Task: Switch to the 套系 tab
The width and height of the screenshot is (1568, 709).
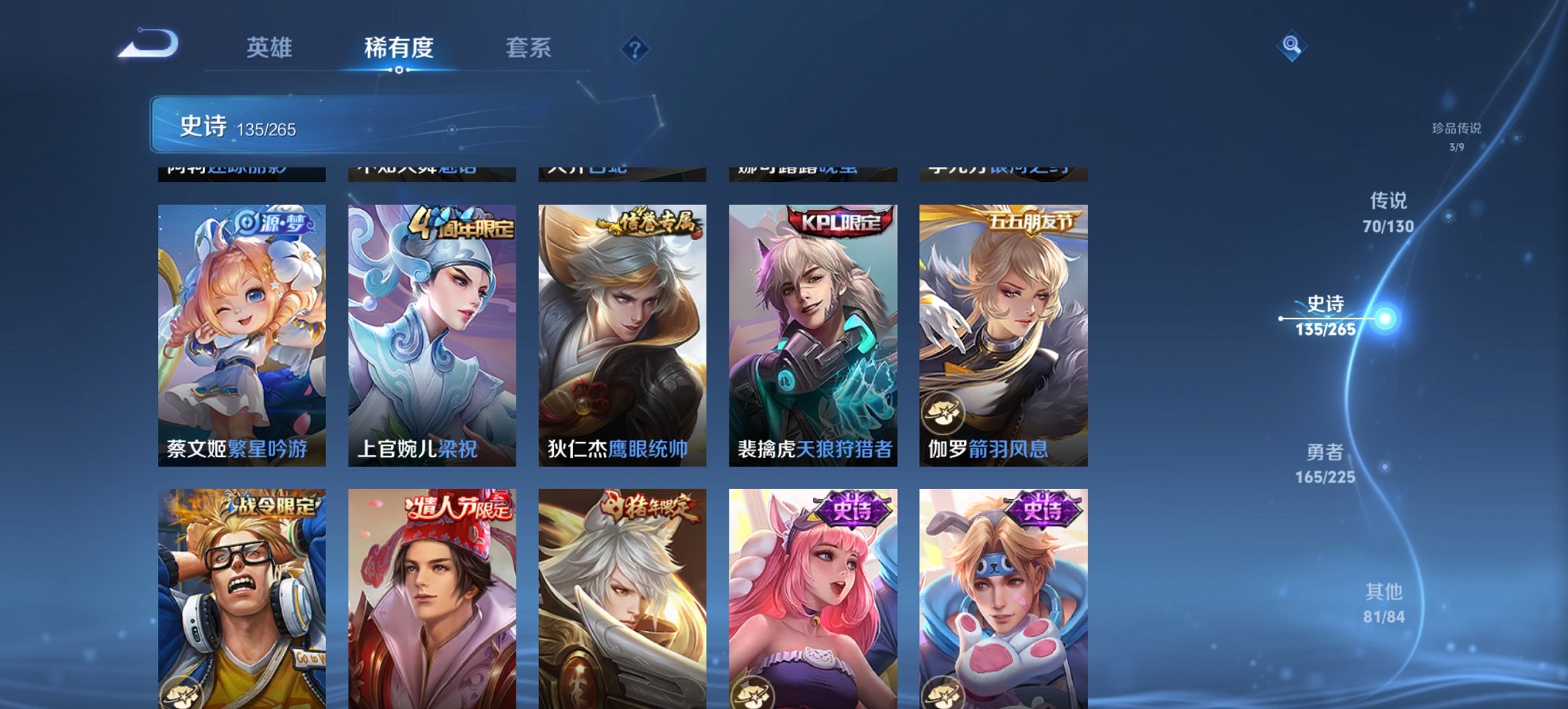Action: (x=529, y=48)
